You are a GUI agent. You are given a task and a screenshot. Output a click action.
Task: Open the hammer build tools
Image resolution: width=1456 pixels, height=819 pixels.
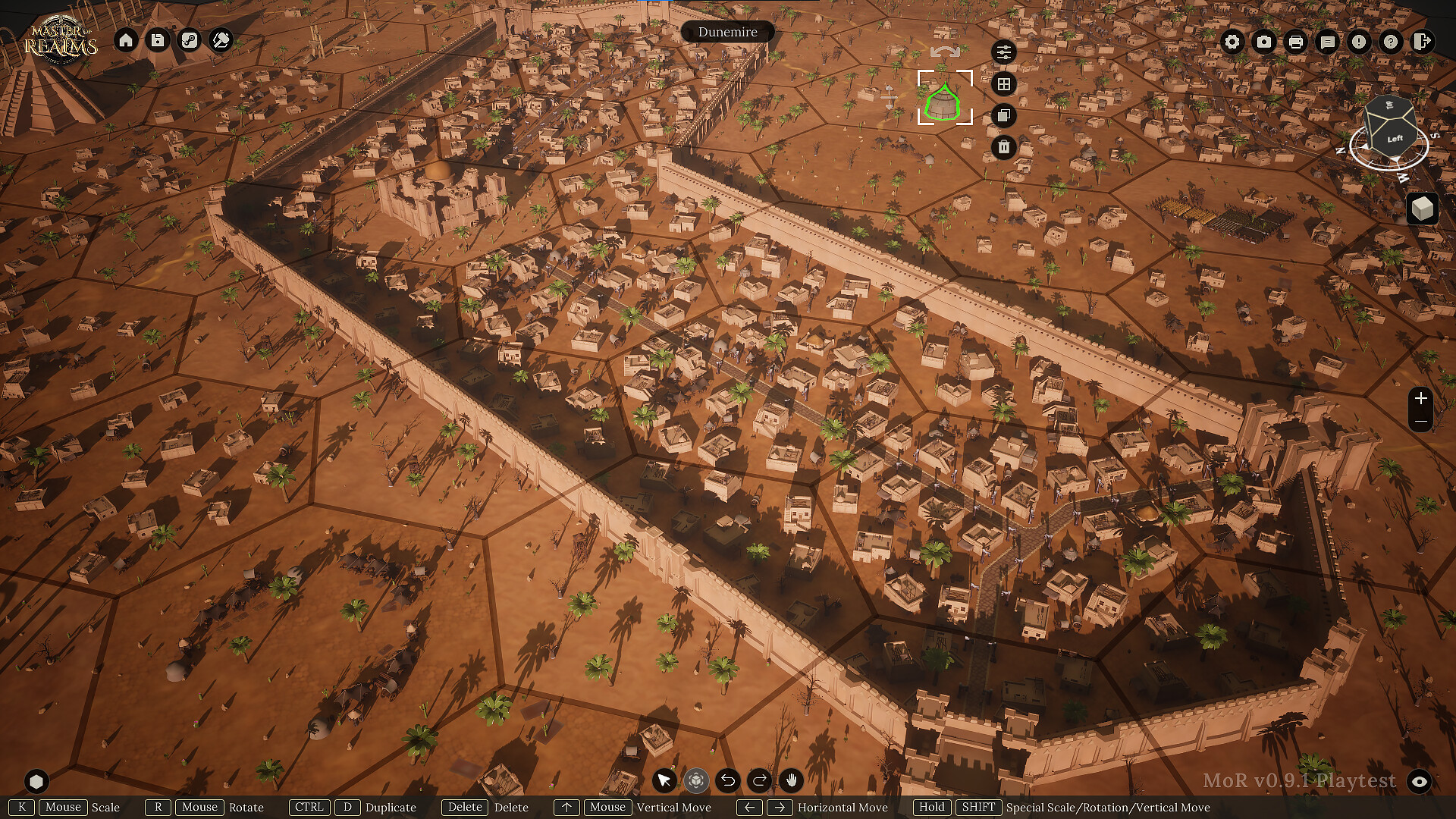(221, 40)
